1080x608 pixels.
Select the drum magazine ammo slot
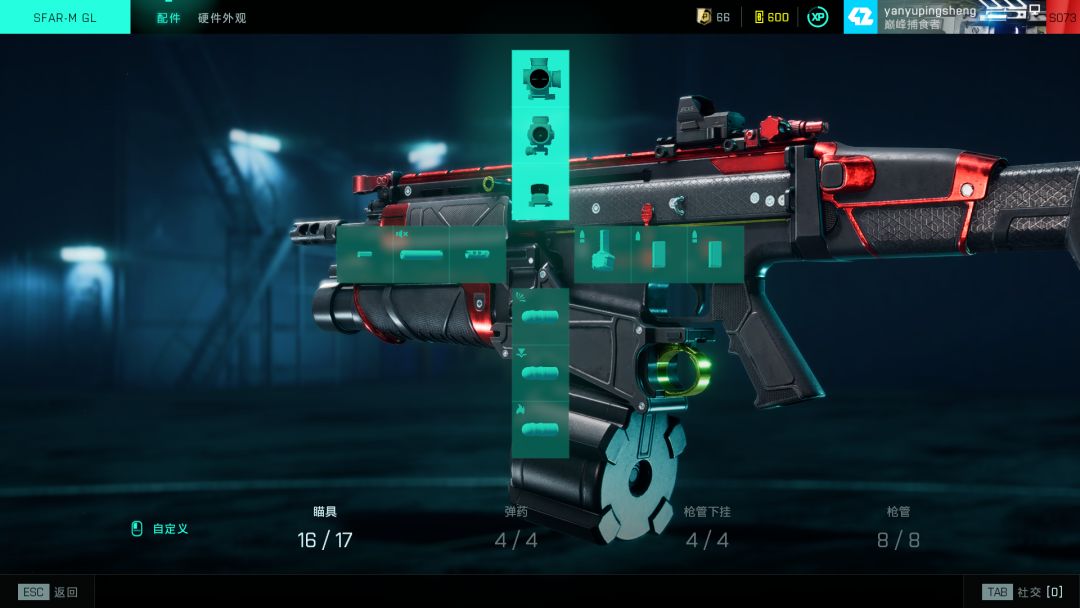(x=602, y=254)
